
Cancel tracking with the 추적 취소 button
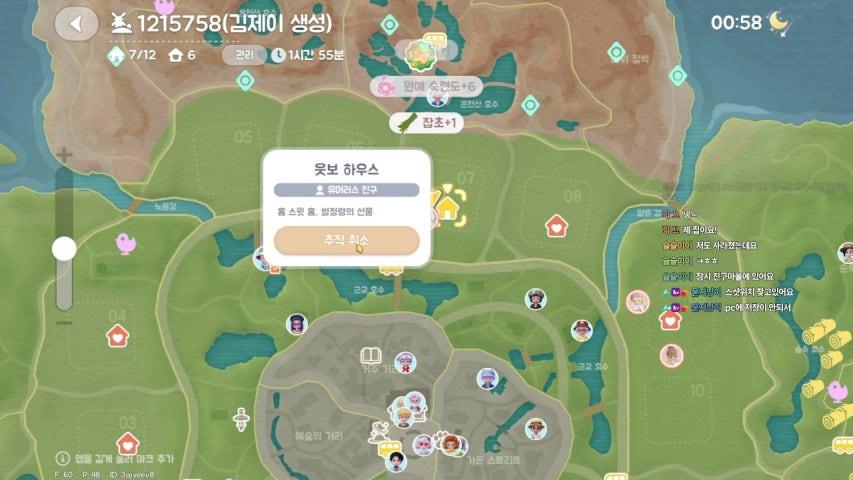(x=346, y=241)
